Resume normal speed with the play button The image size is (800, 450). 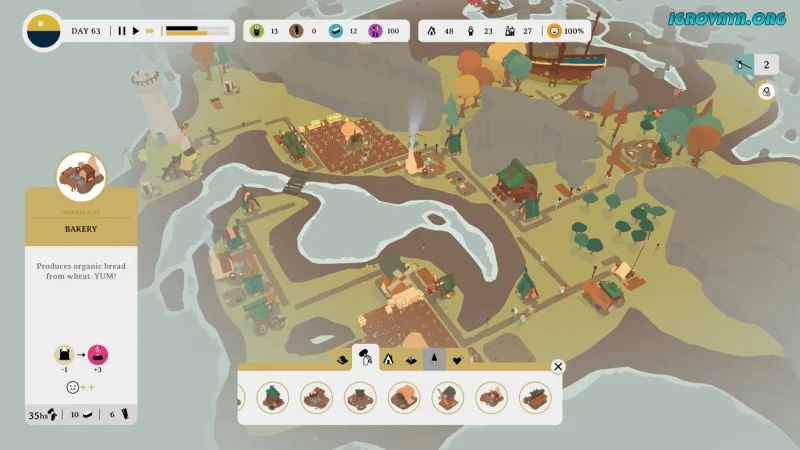136,31
